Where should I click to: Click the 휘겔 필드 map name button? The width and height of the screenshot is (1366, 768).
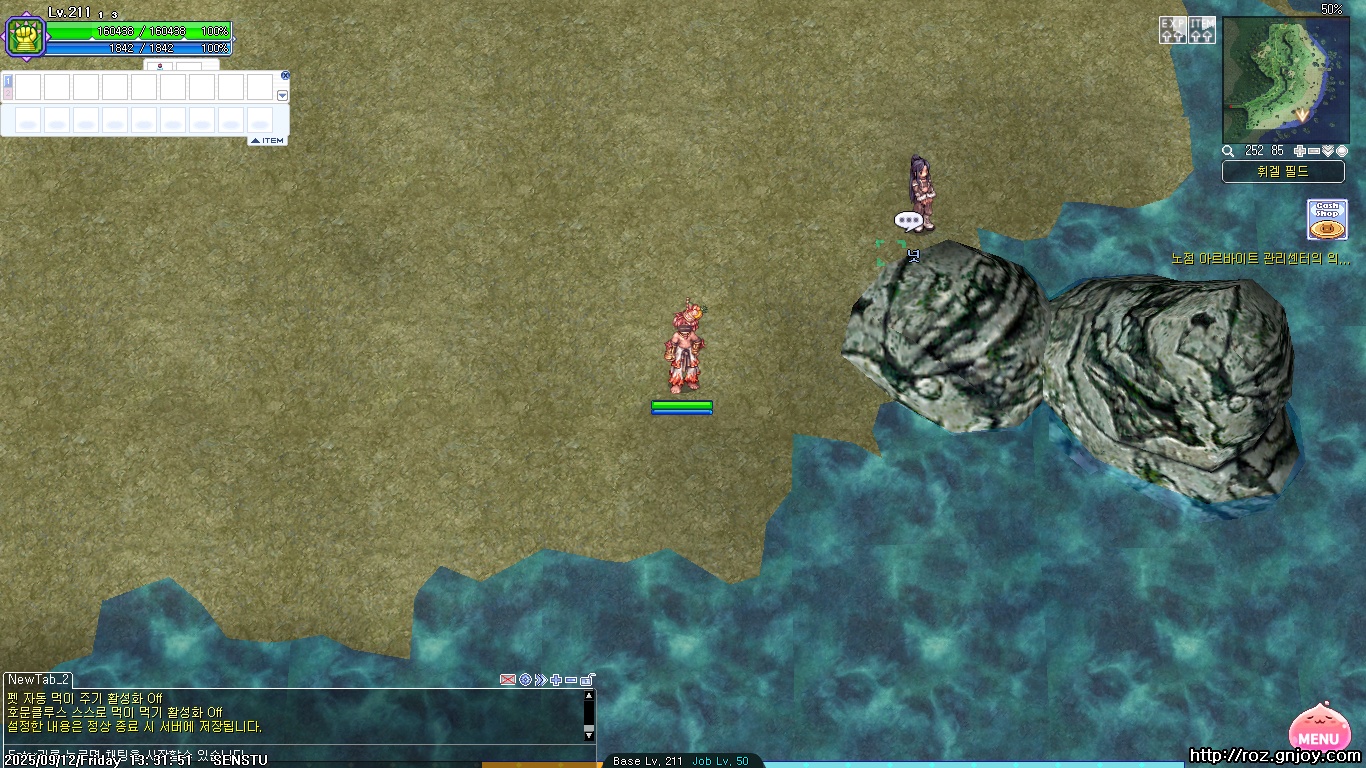(1284, 172)
